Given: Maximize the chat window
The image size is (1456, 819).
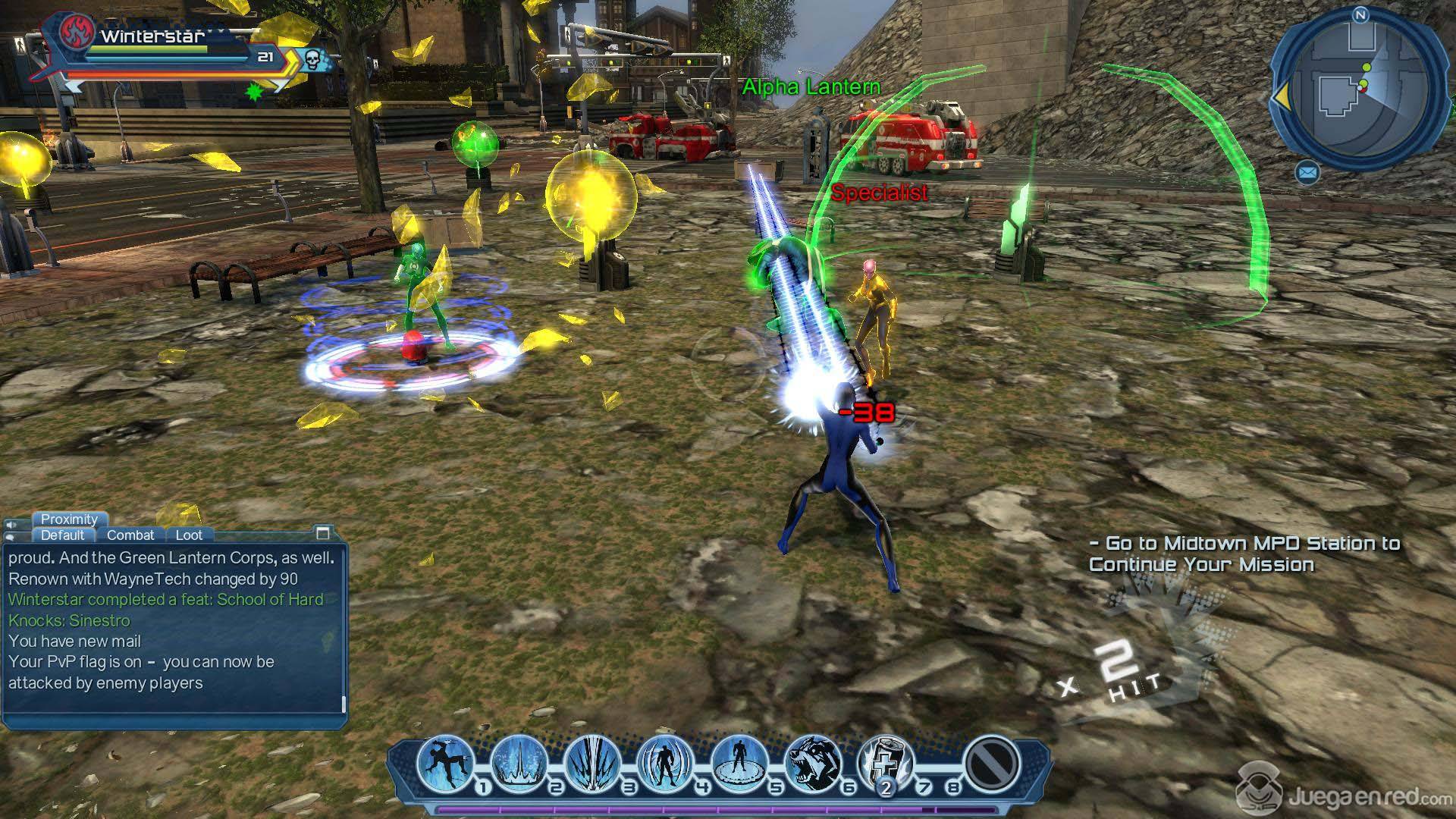Looking at the screenshot, I should click(323, 533).
